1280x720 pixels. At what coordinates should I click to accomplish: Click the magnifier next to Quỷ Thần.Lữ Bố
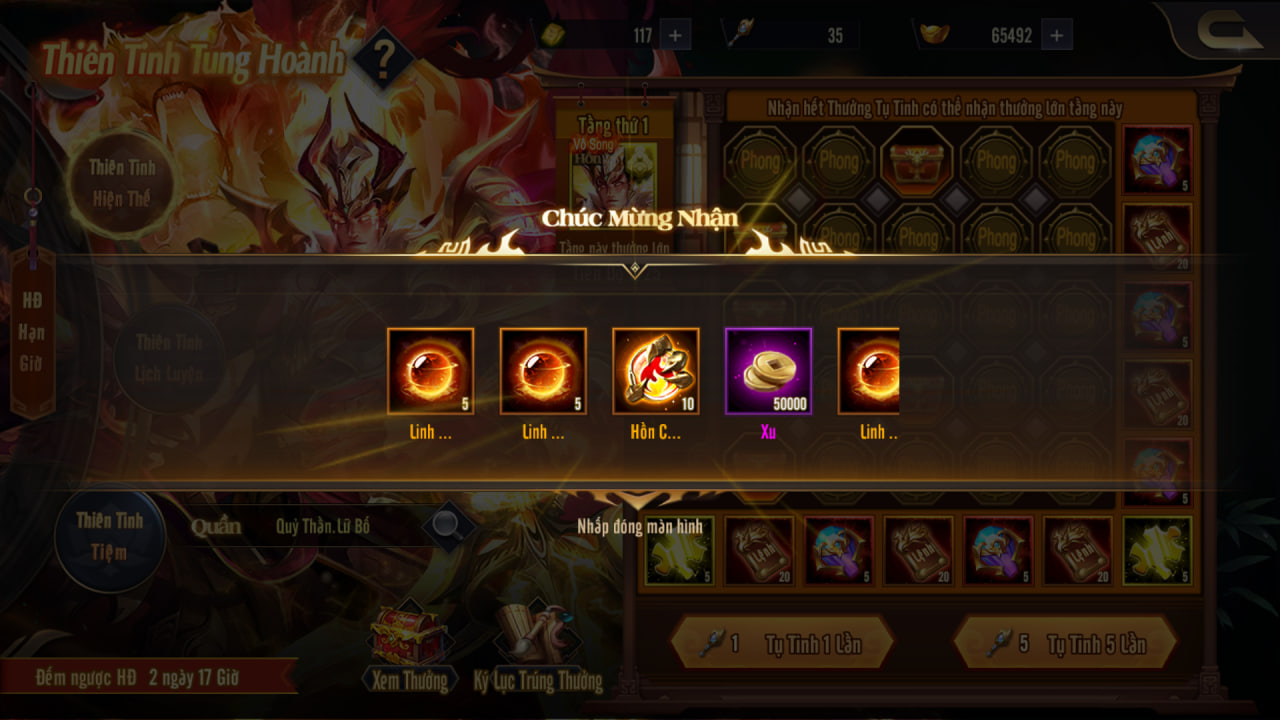(x=446, y=523)
